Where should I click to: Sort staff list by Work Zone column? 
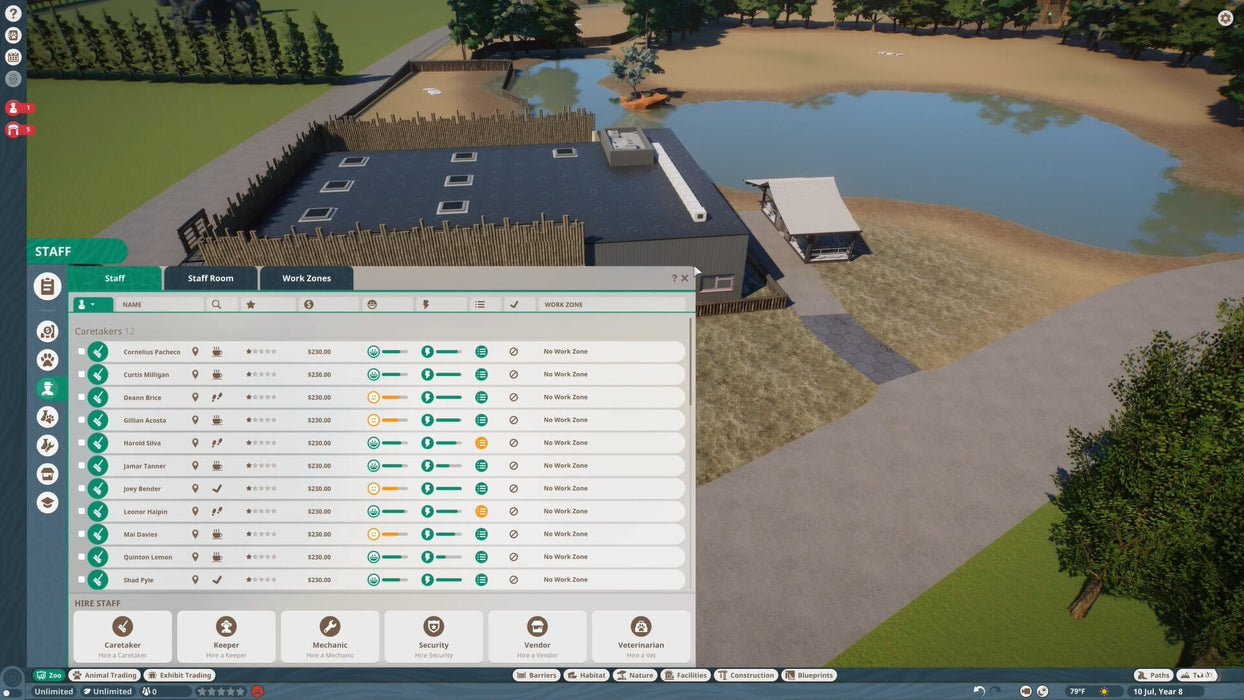(x=610, y=304)
